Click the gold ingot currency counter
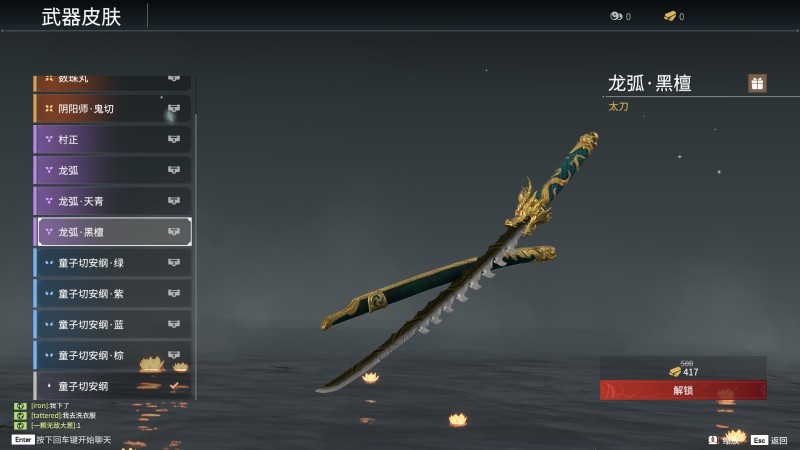Image resolution: width=800 pixels, height=450 pixels. click(674, 16)
